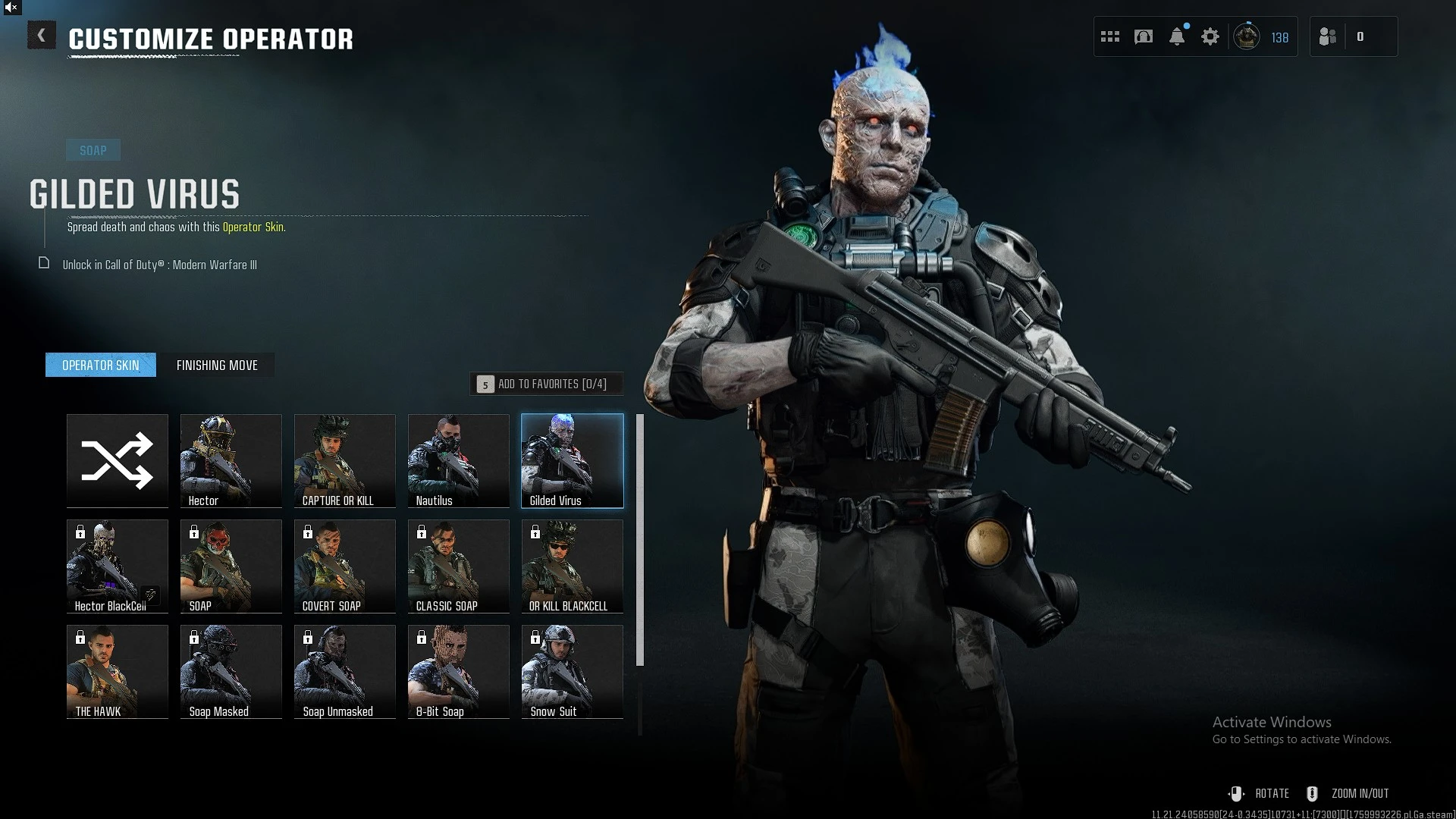The height and width of the screenshot is (819, 1456).
Task: Select the Snow Suit skin
Action: [573, 671]
